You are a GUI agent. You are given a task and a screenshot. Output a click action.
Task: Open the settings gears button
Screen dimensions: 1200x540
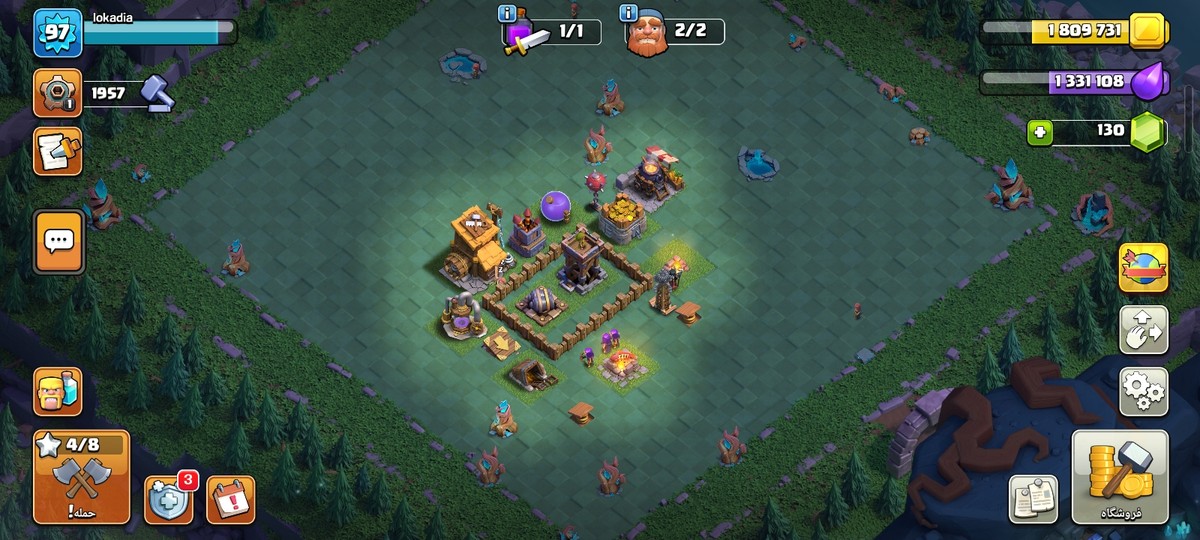(x=1143, y=391)
